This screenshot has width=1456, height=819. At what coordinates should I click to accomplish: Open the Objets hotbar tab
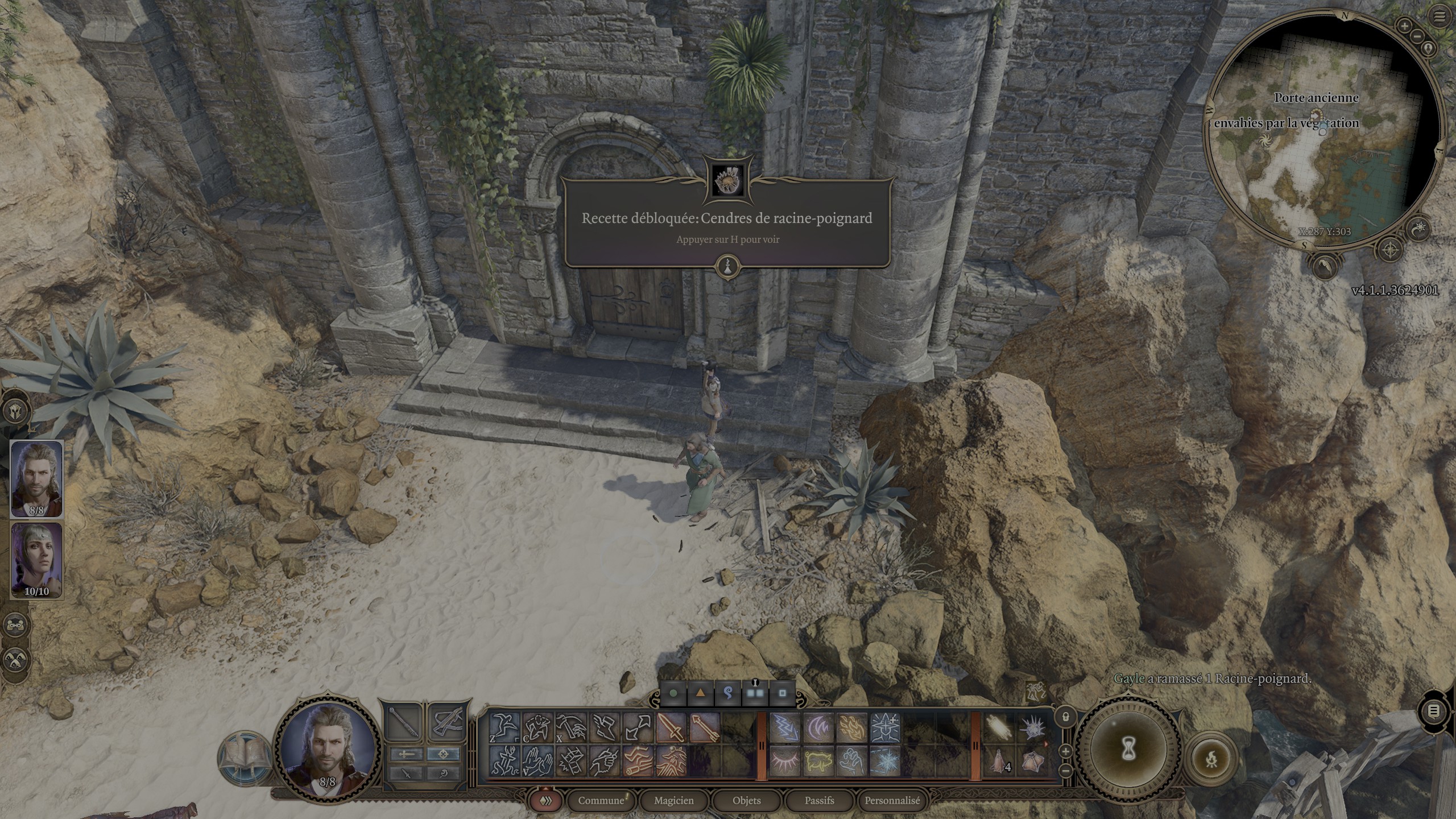point(746,800)
